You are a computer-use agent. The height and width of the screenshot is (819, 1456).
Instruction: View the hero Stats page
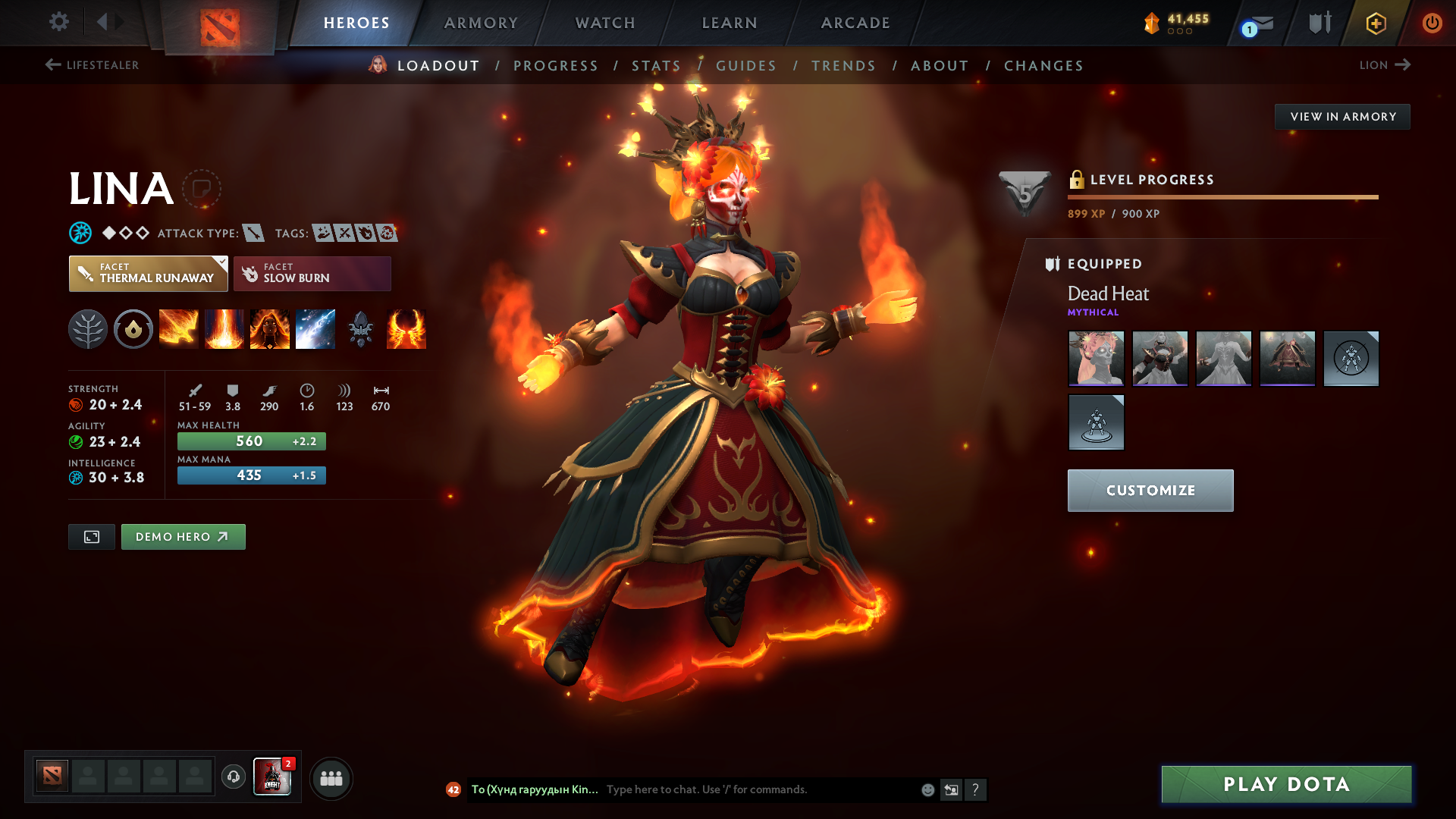656,66
